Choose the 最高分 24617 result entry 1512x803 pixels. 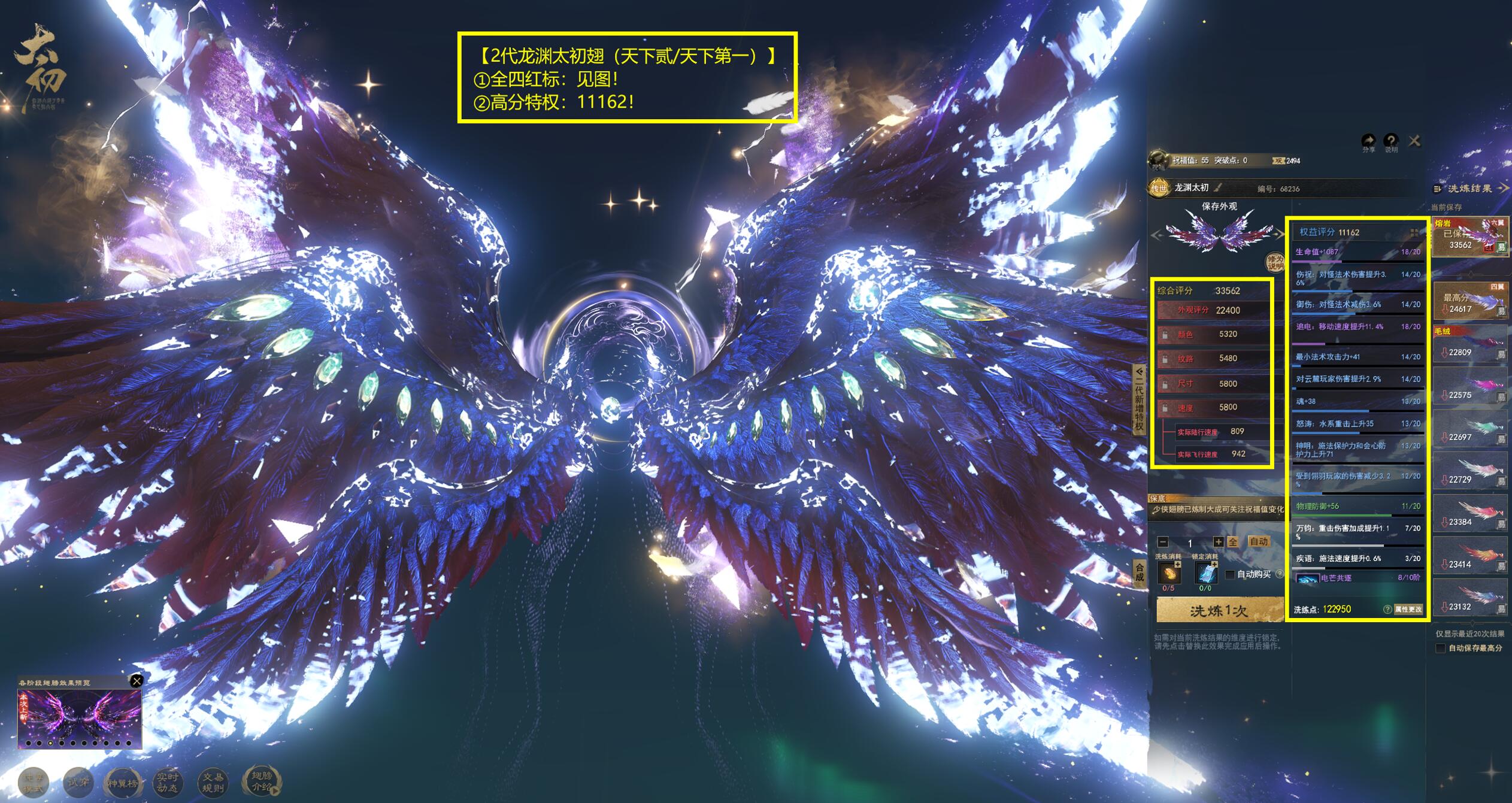(x=1469, y=301)
